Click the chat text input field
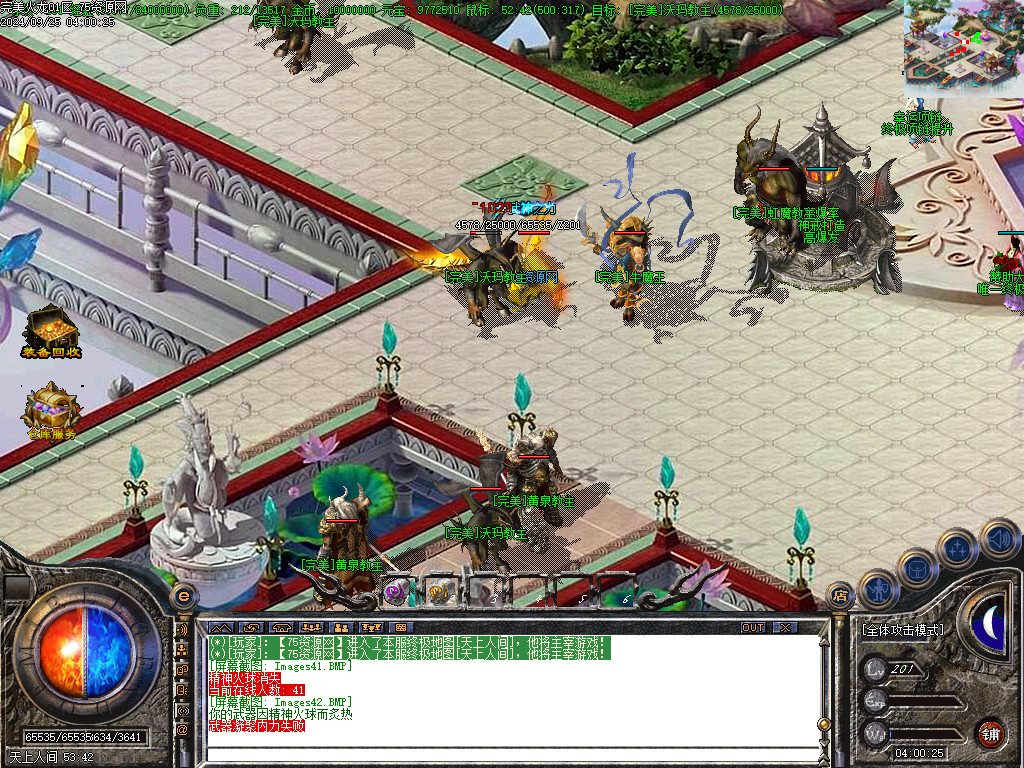This screenshot has height=768, width=1024. point(510,755)
